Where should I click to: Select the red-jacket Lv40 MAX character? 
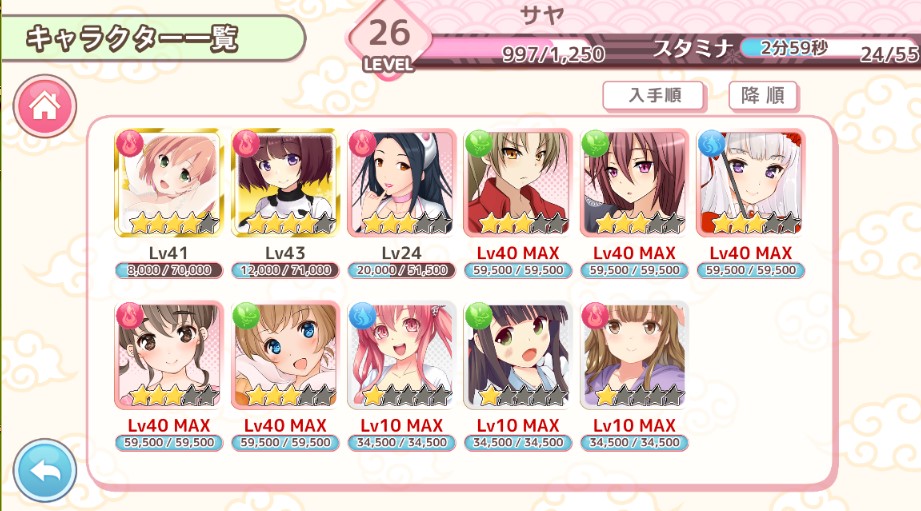click(x=518, y=183)
